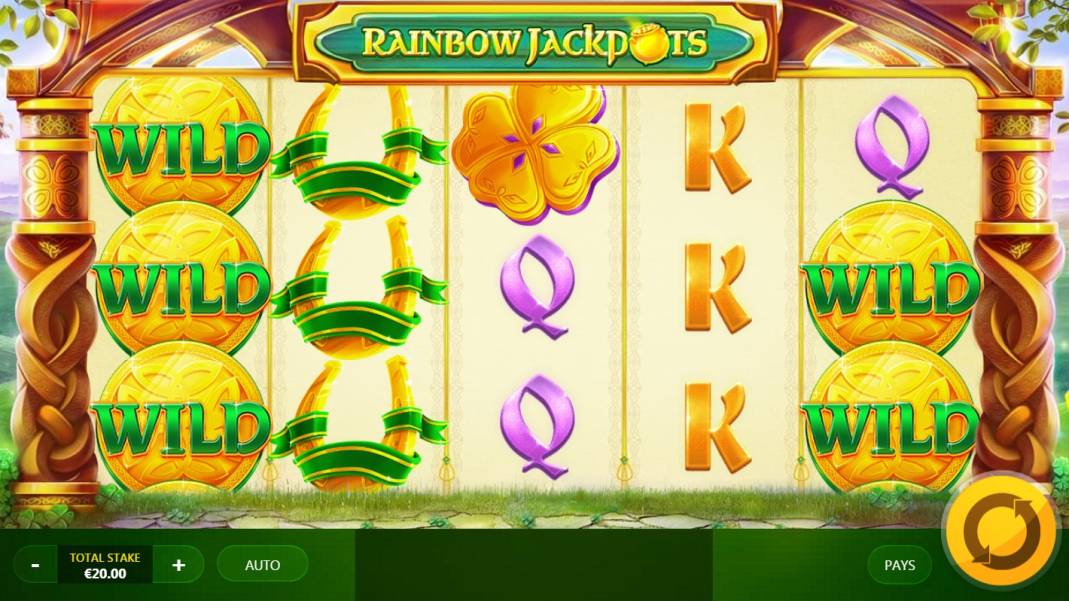1069x601 pixels.
Task: Decrease total stake with minus button
Action: point(36,565)
